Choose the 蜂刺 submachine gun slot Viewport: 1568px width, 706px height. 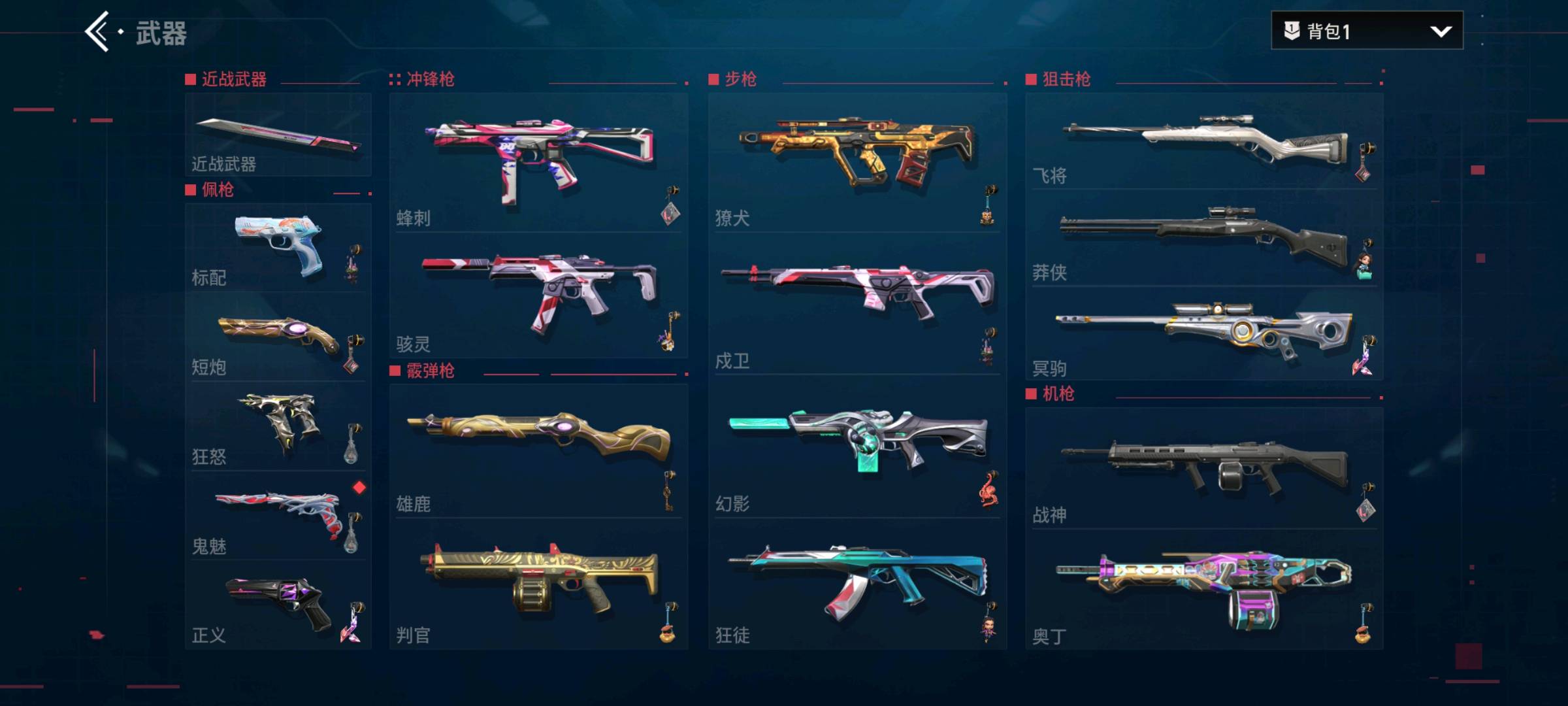(x=538, y=162)
